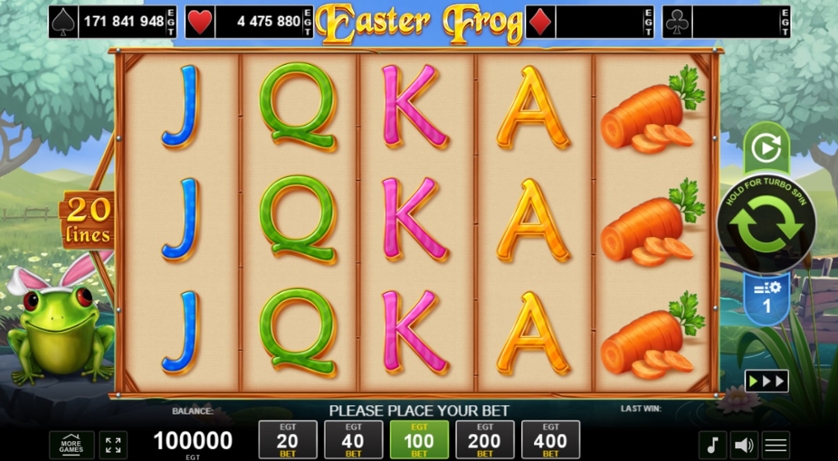This screenshot has width=838, height=461.
Task: Place the 20 bet
Action: (x=288, y=440)
